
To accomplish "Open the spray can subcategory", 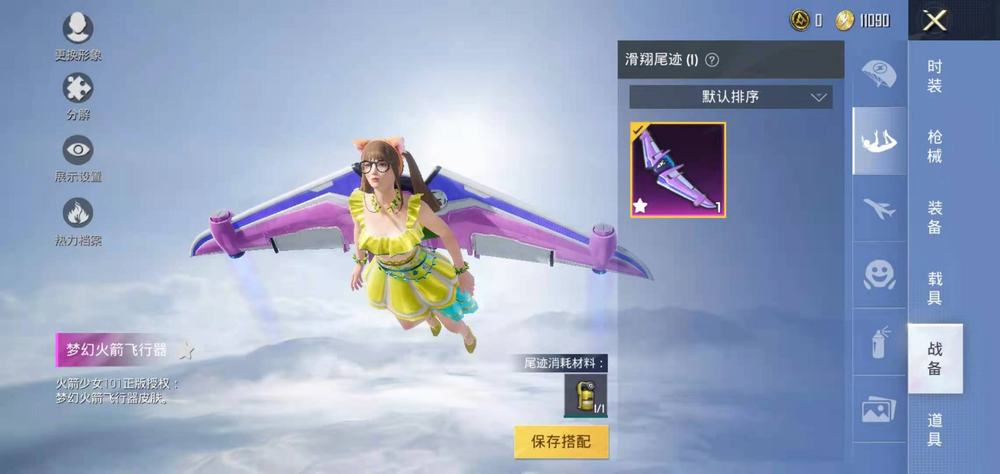I will click(879, 342).
